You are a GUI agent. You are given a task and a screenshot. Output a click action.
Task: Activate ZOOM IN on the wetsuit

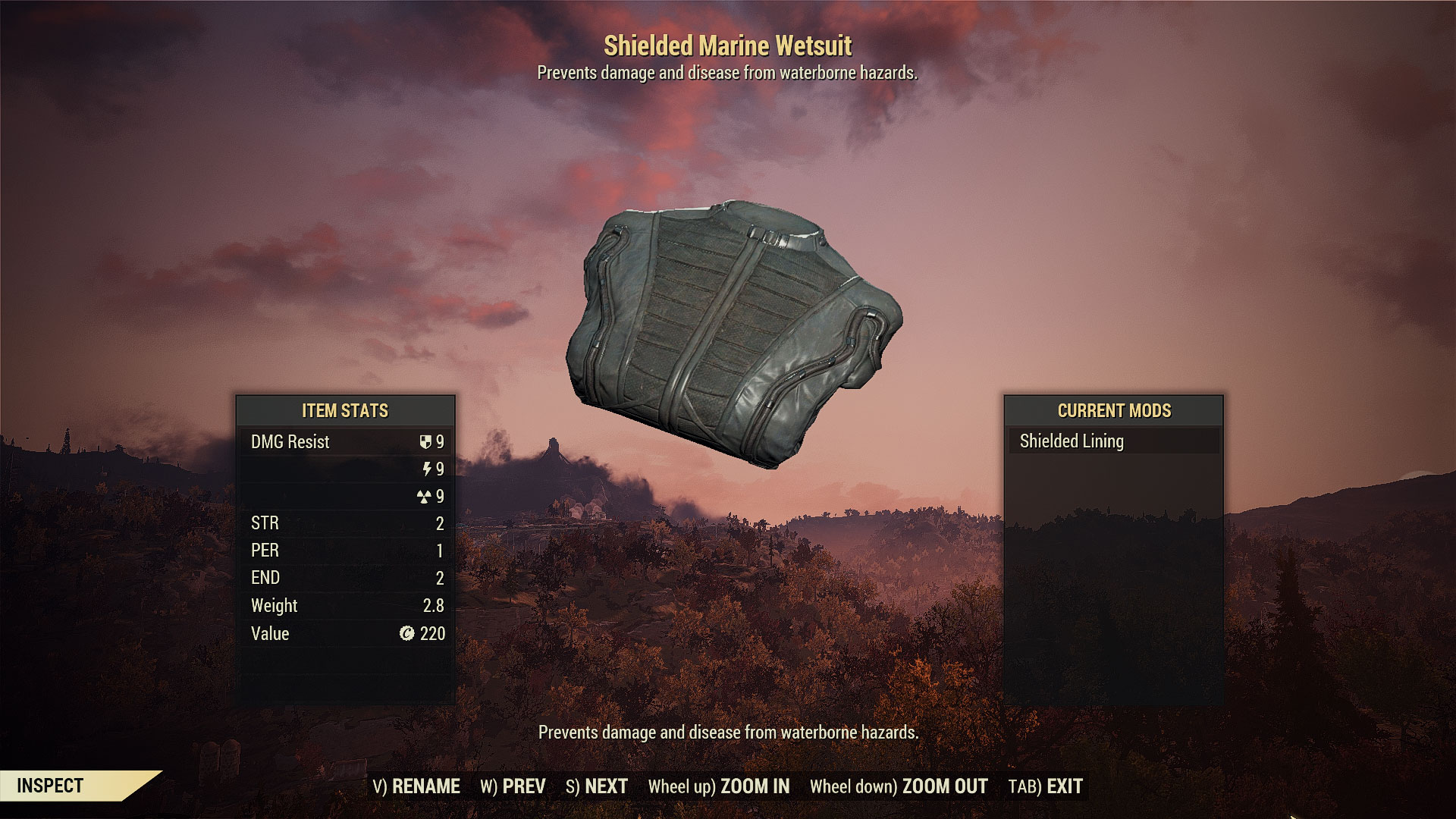click(719, 786)
